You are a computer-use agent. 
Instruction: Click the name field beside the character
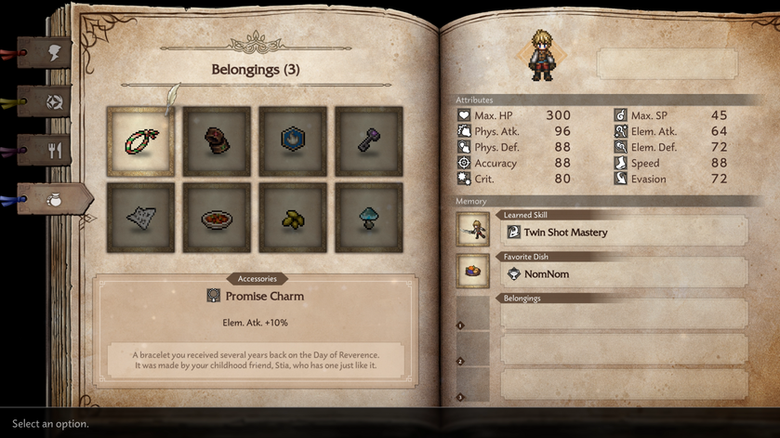coord(666,64)
